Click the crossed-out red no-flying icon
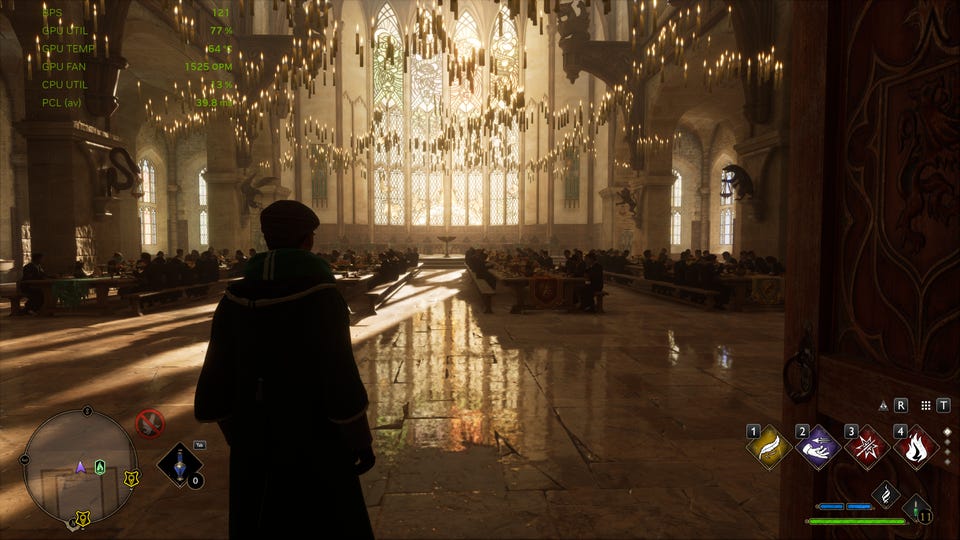Image resolution: width=960 pixels, height=540 pixels. [150, 423]
